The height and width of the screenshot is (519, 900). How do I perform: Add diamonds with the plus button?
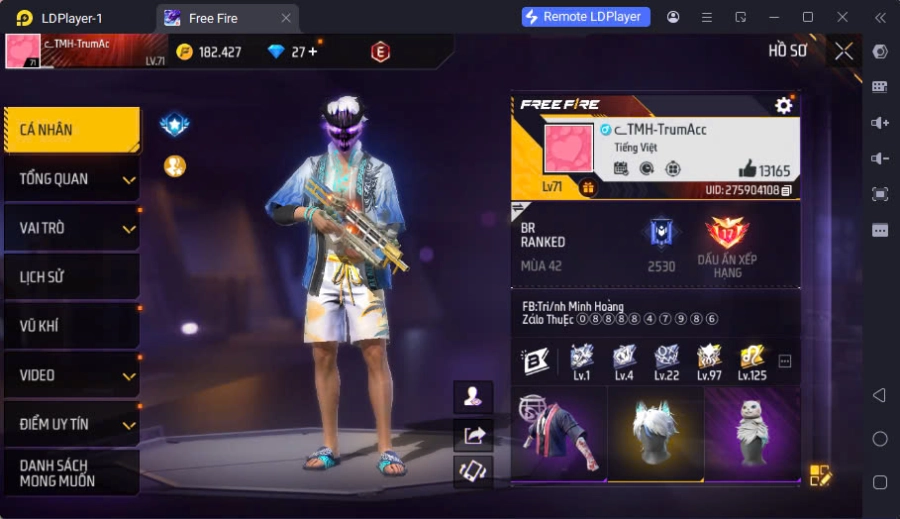click(312, 51)
